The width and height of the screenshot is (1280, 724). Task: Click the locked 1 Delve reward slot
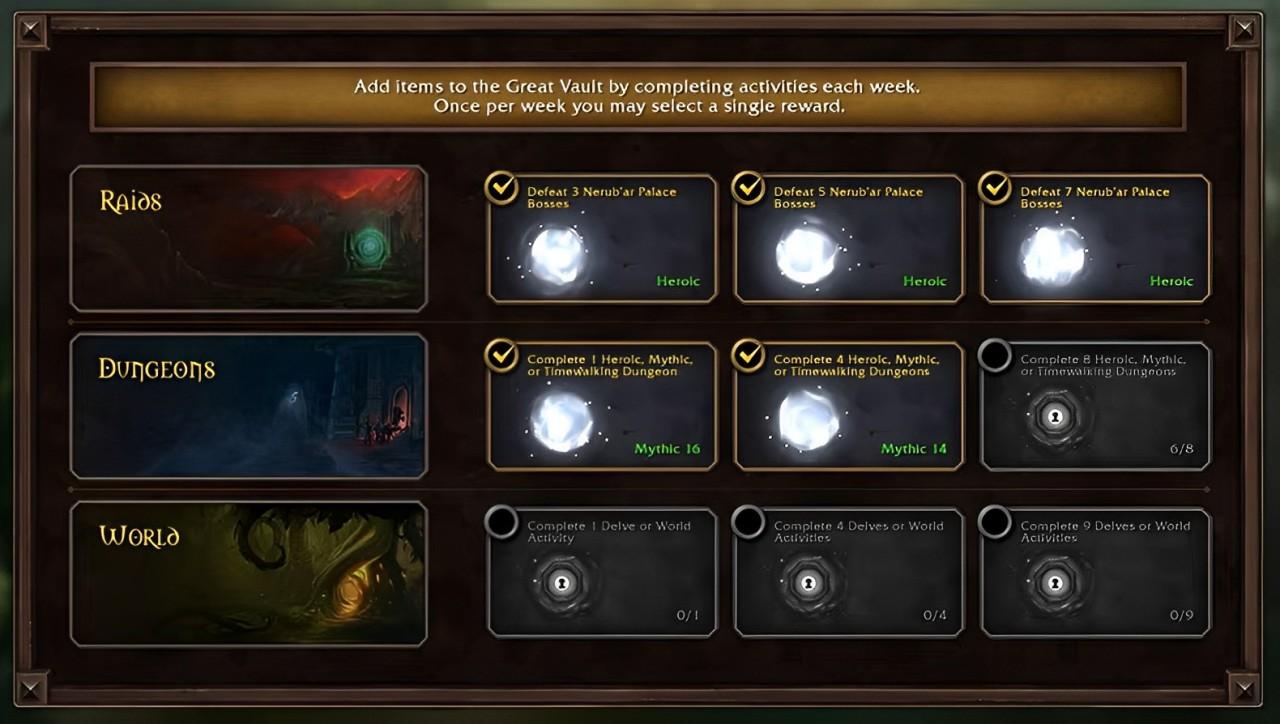point(602,574)
